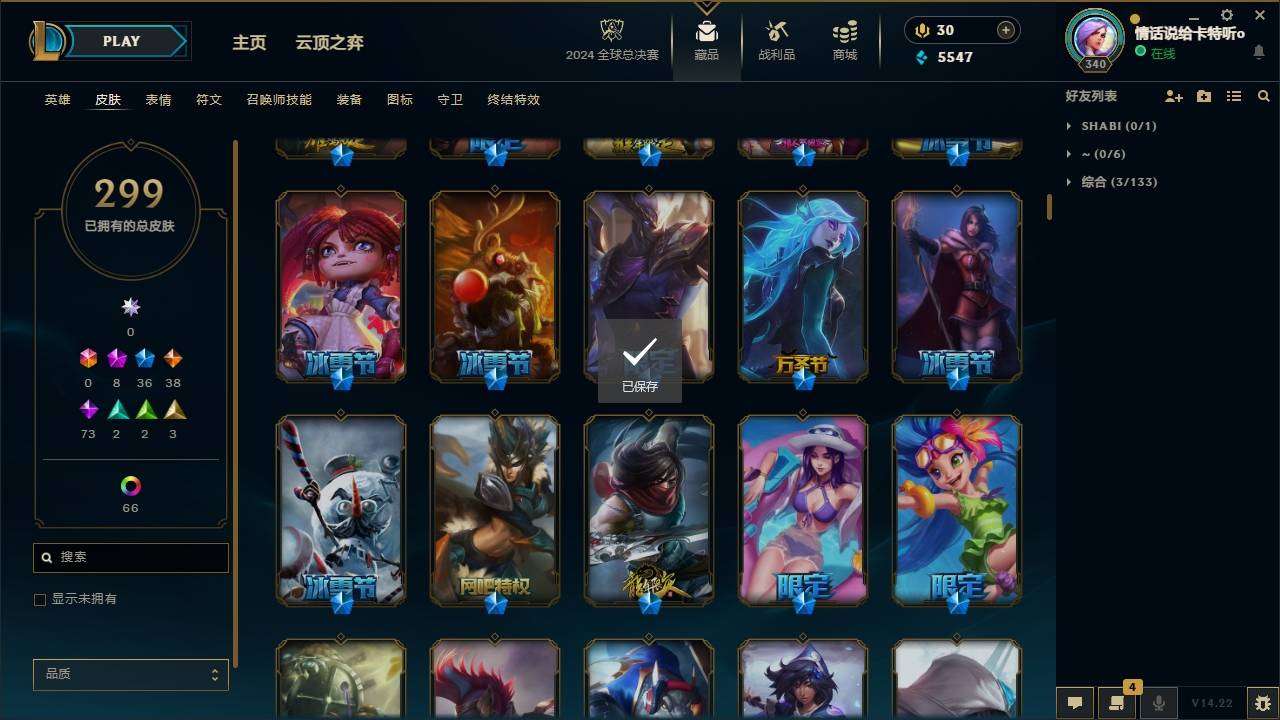Viewport: 1280px width, 720px height.
Task: Switch to the 英雄 tab
Action: (x=56, y=99)
